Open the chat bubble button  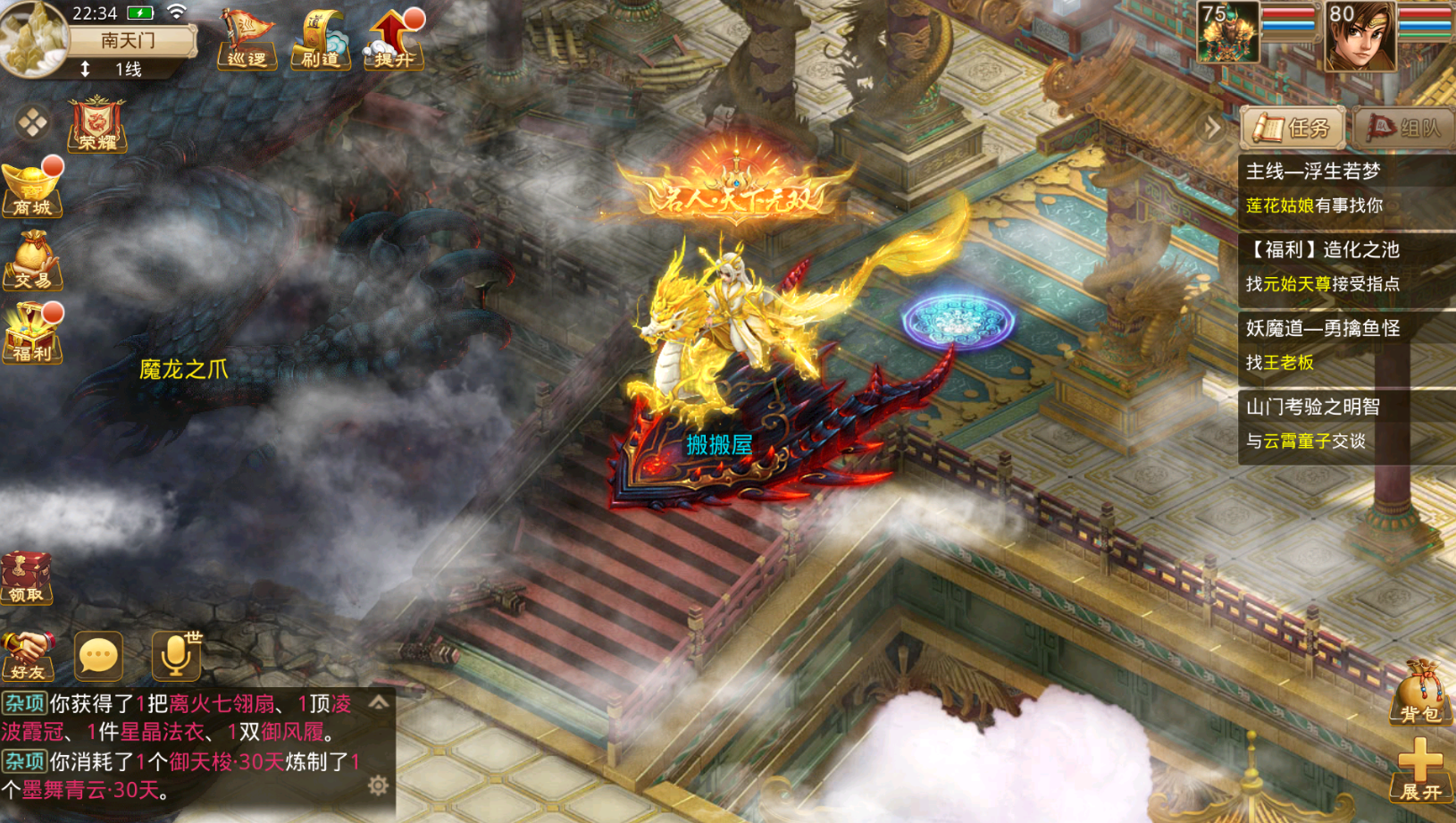coord(98,656)
